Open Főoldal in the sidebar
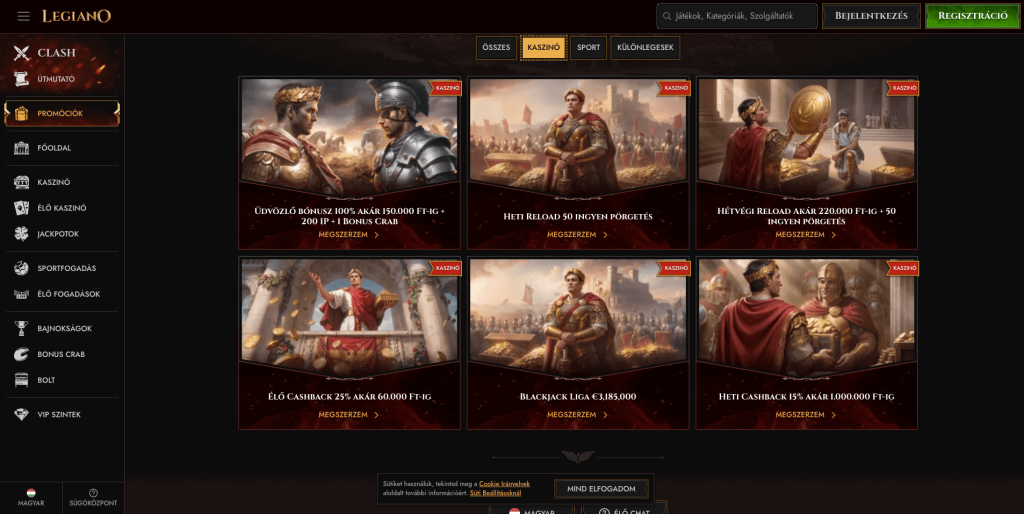 point(55,148)
